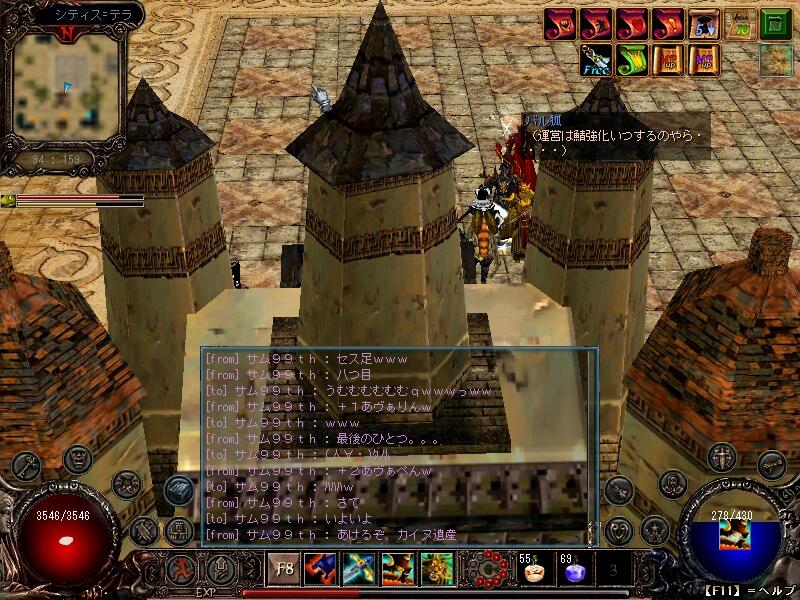Click the MP up scroll icon
The image size is (800, 600).
(704, 61)
